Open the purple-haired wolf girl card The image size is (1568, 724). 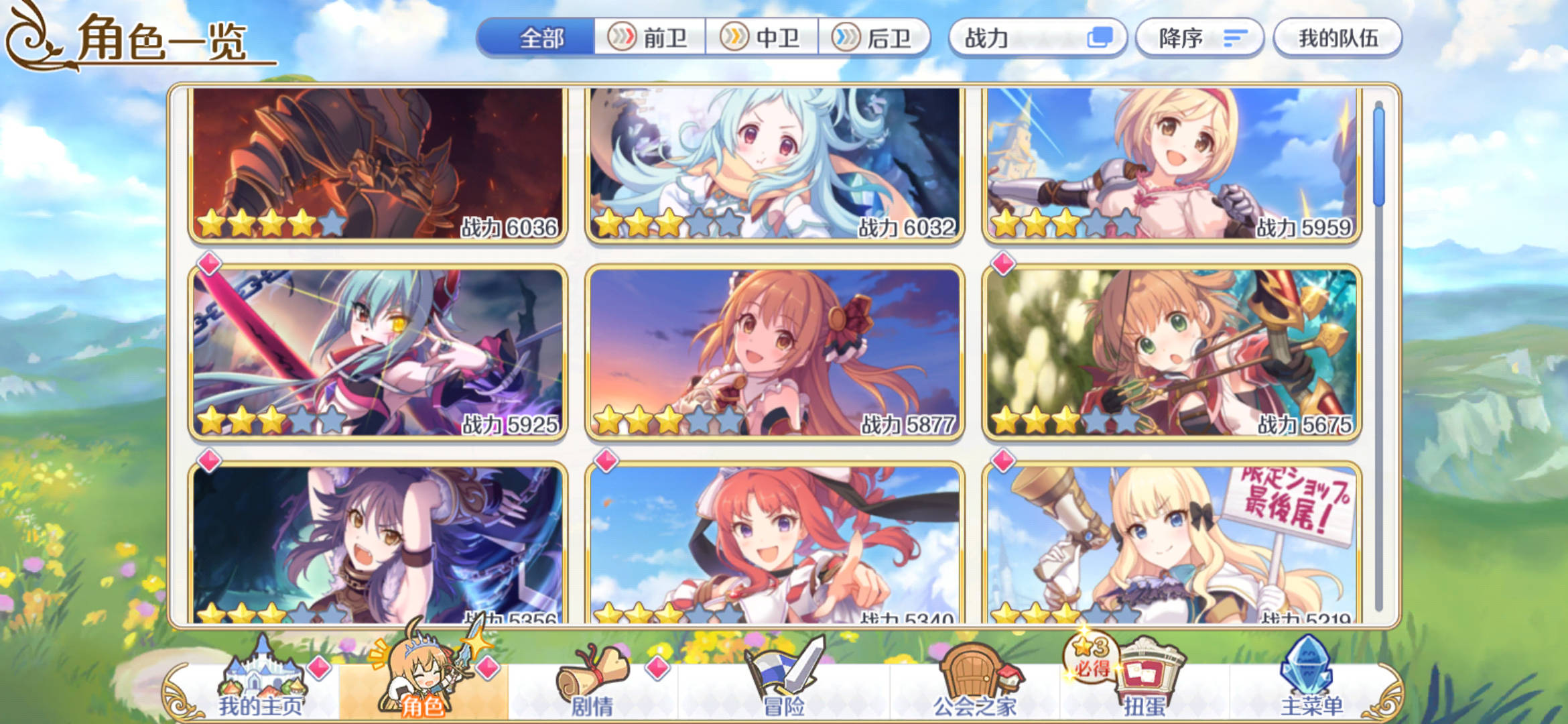coord(378,544)
